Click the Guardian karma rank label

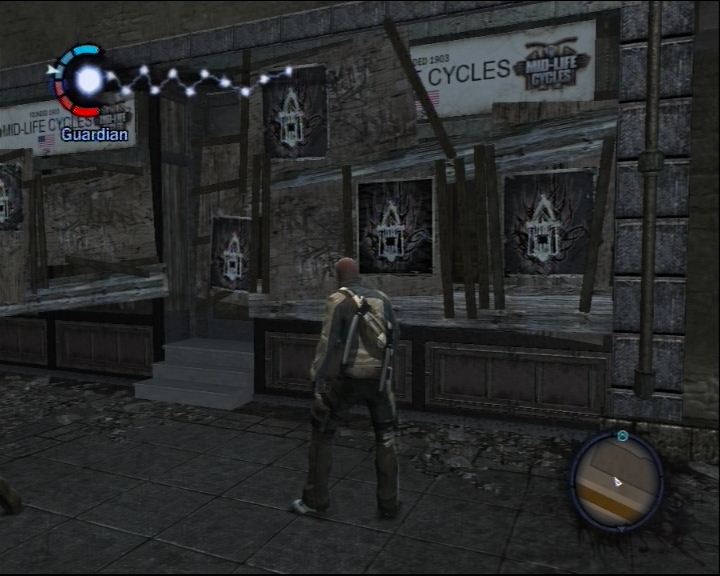(94, 133)
